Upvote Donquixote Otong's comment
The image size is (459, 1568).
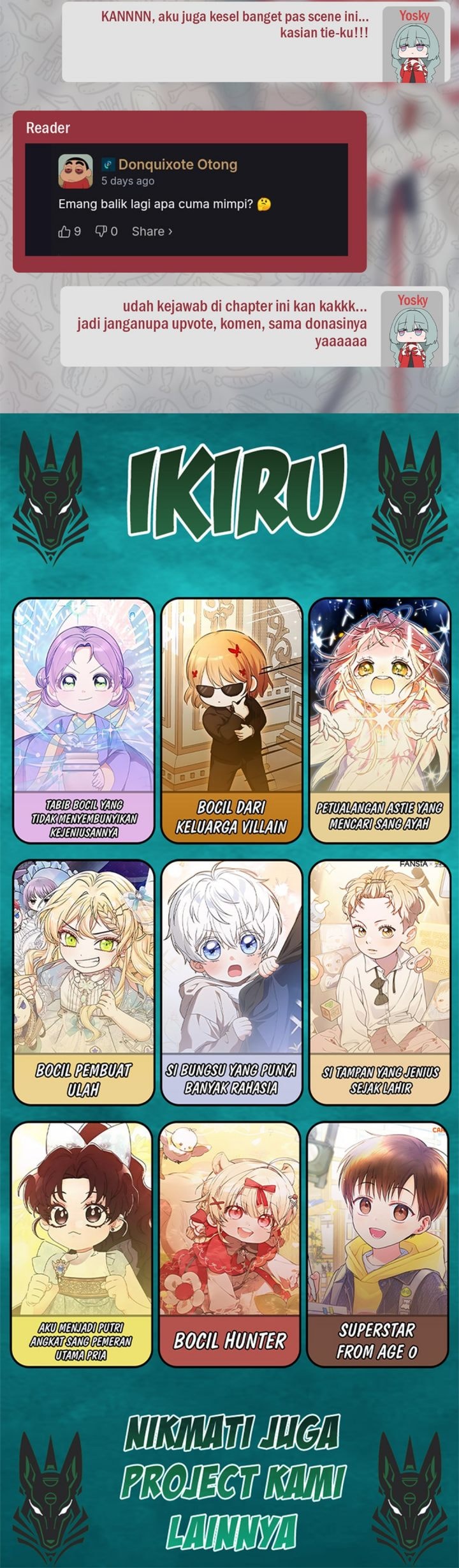point(65,232)
